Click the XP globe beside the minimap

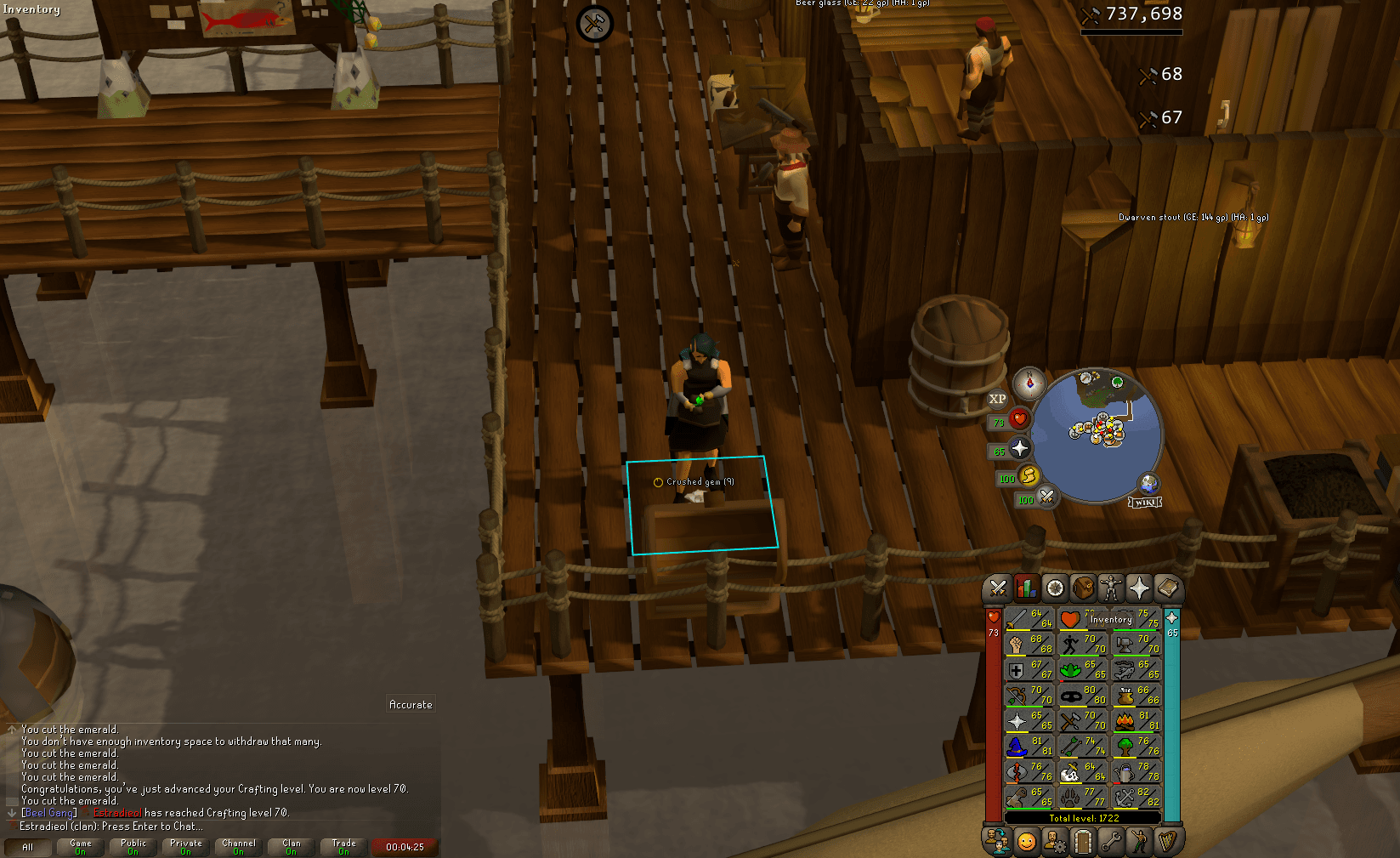pos(999,400)
